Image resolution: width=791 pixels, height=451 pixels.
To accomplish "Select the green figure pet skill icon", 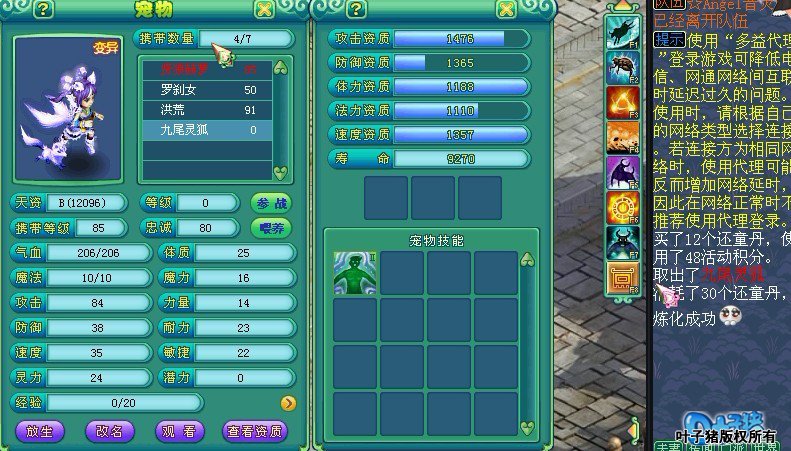I will [355, 272].
